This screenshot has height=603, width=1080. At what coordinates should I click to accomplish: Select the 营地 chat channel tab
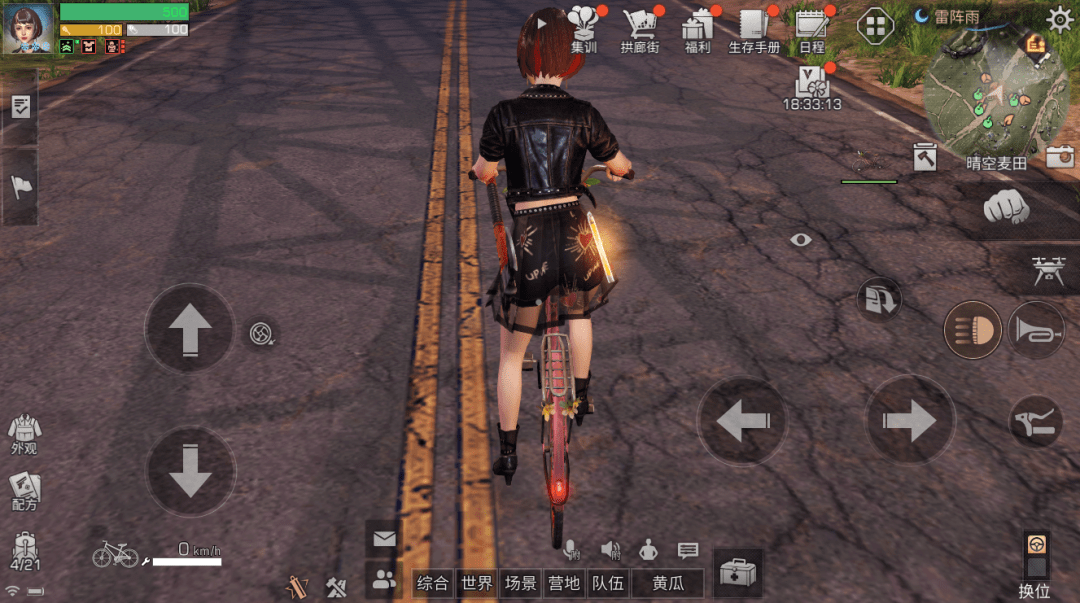pos(564,583)
